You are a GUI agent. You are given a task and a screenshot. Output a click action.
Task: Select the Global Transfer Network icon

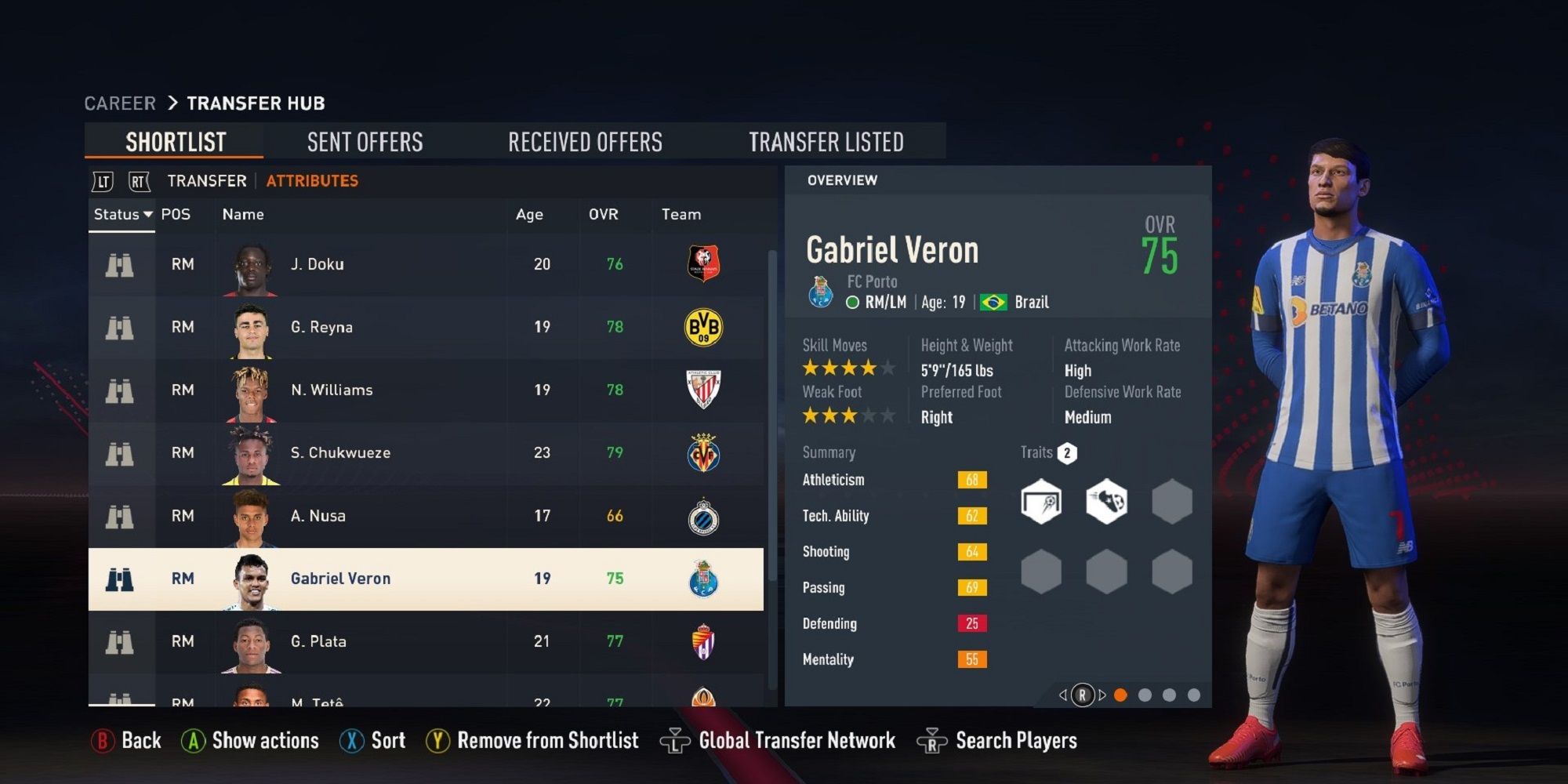click(x=674, y=739)
